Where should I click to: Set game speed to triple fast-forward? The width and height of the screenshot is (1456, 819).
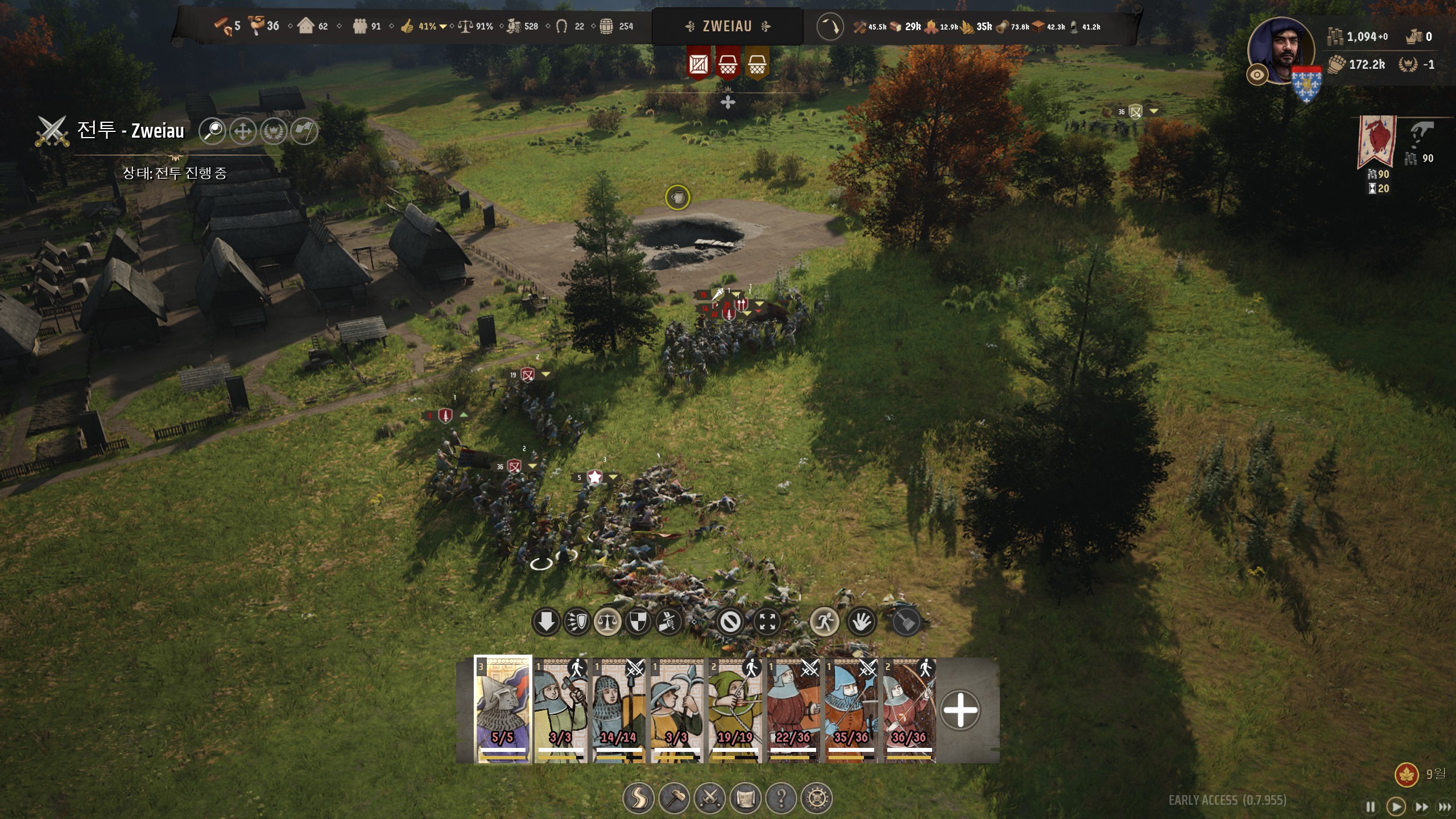tap(1445, 806)
